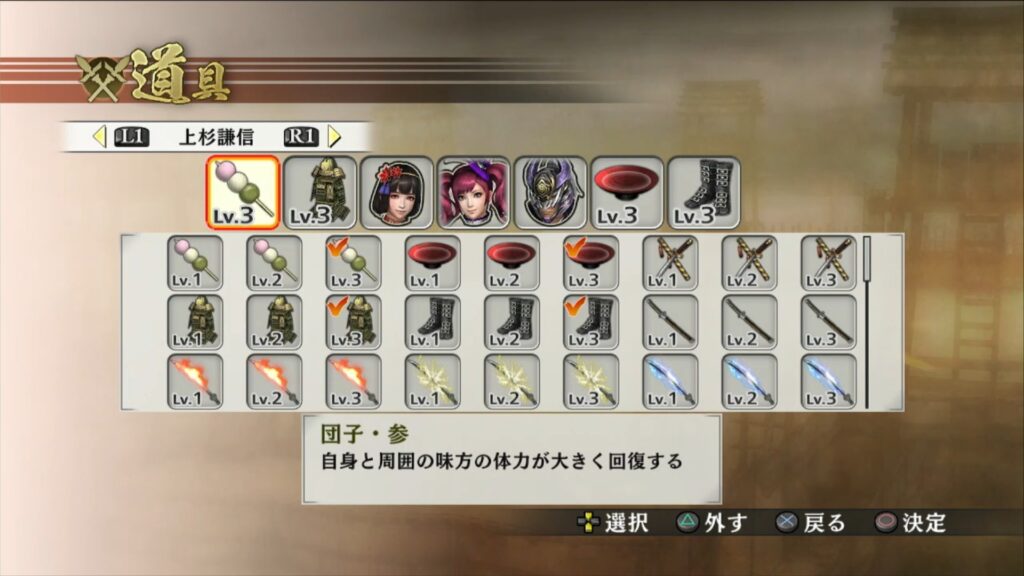The height and width of the screenshot is (576, 1024).
Task: Select the black-haired girl portrait slot
Action: coord(396,192)
